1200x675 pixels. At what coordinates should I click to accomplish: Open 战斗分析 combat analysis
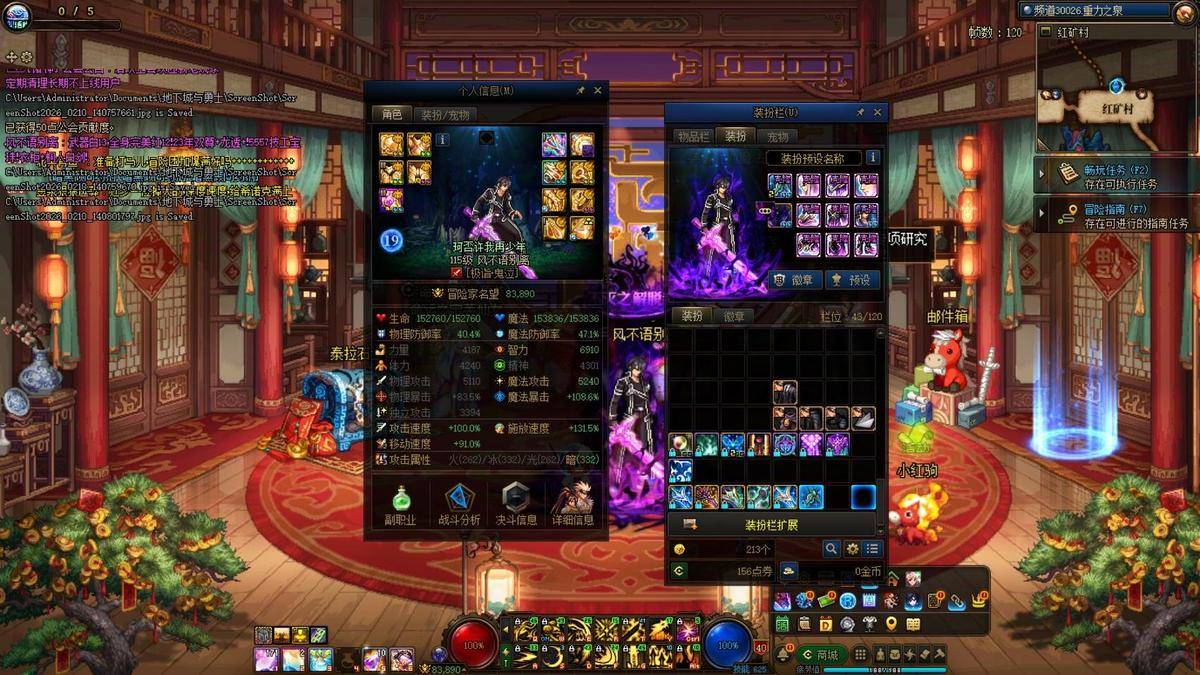pyautogui.click(x=458, y=504)
